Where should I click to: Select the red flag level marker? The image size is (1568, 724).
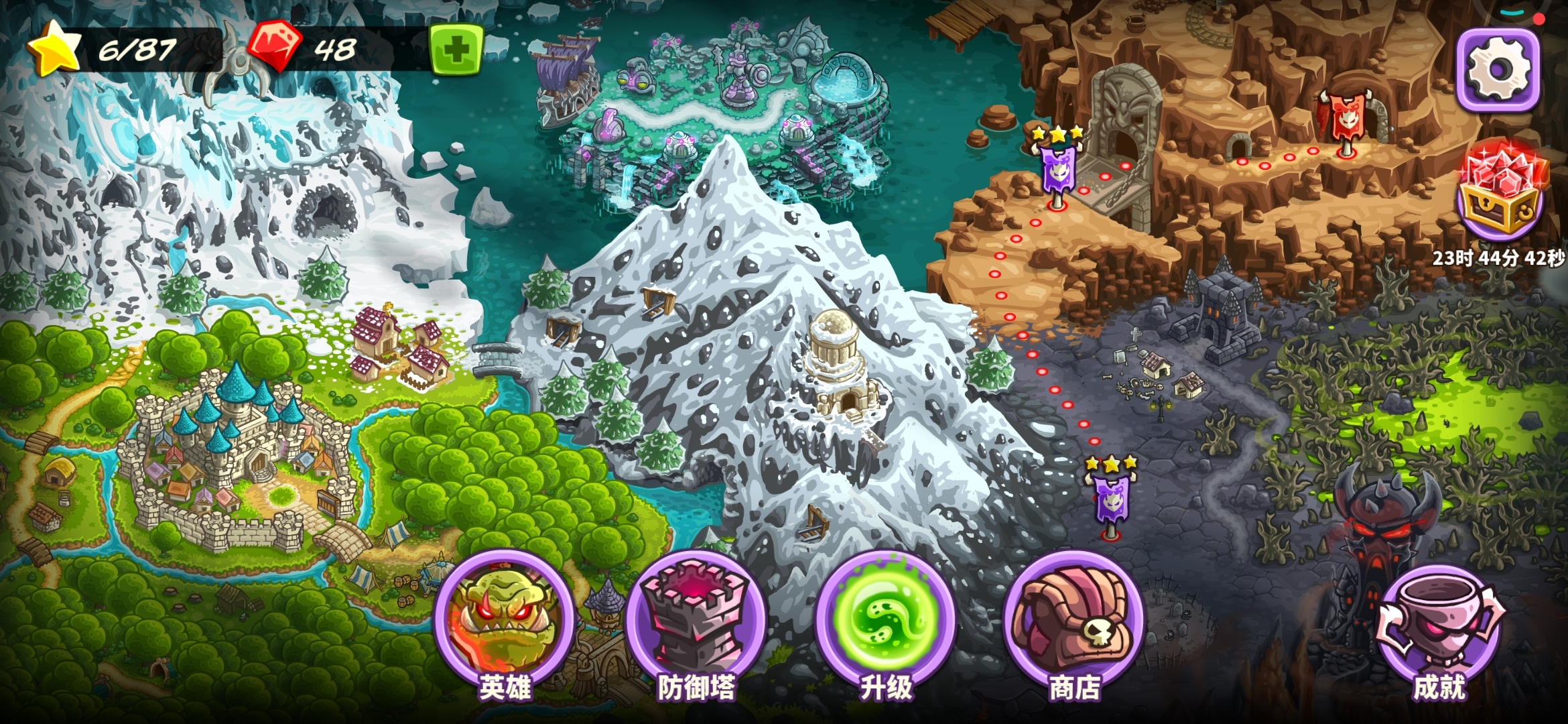click(x=1346, y=121)
